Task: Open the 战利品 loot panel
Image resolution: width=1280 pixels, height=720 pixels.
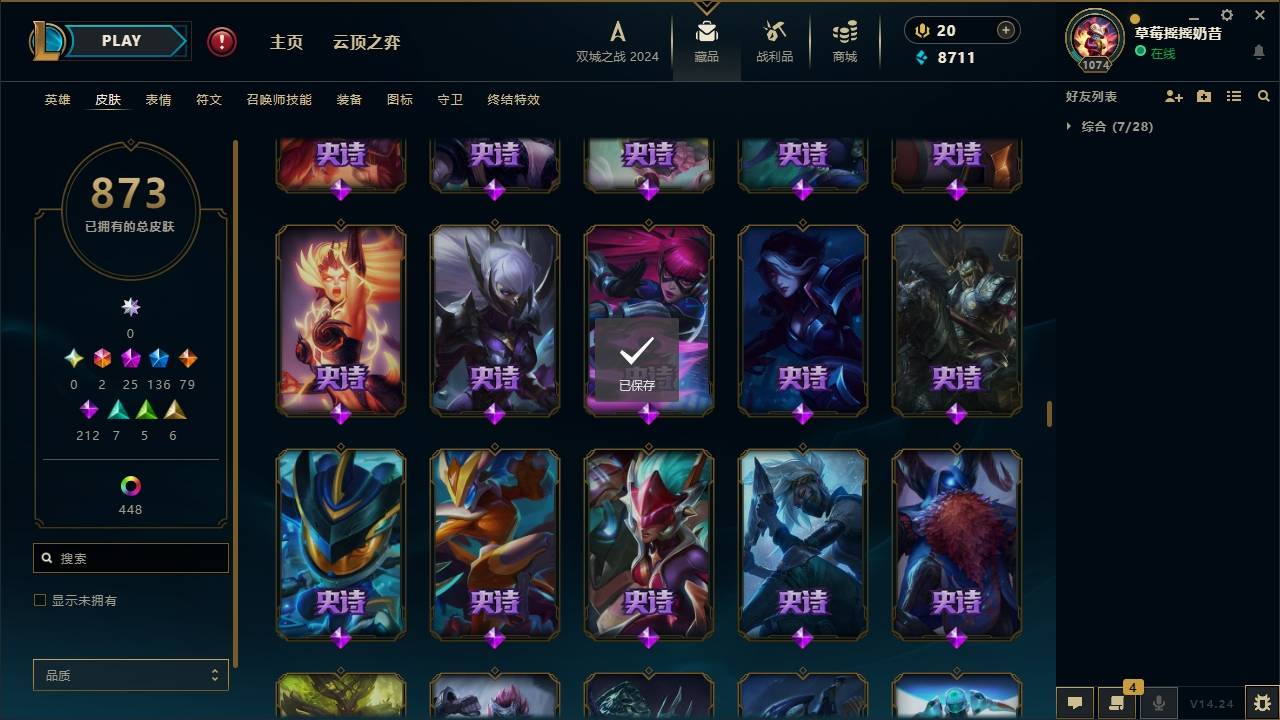Action: point(775,40)
